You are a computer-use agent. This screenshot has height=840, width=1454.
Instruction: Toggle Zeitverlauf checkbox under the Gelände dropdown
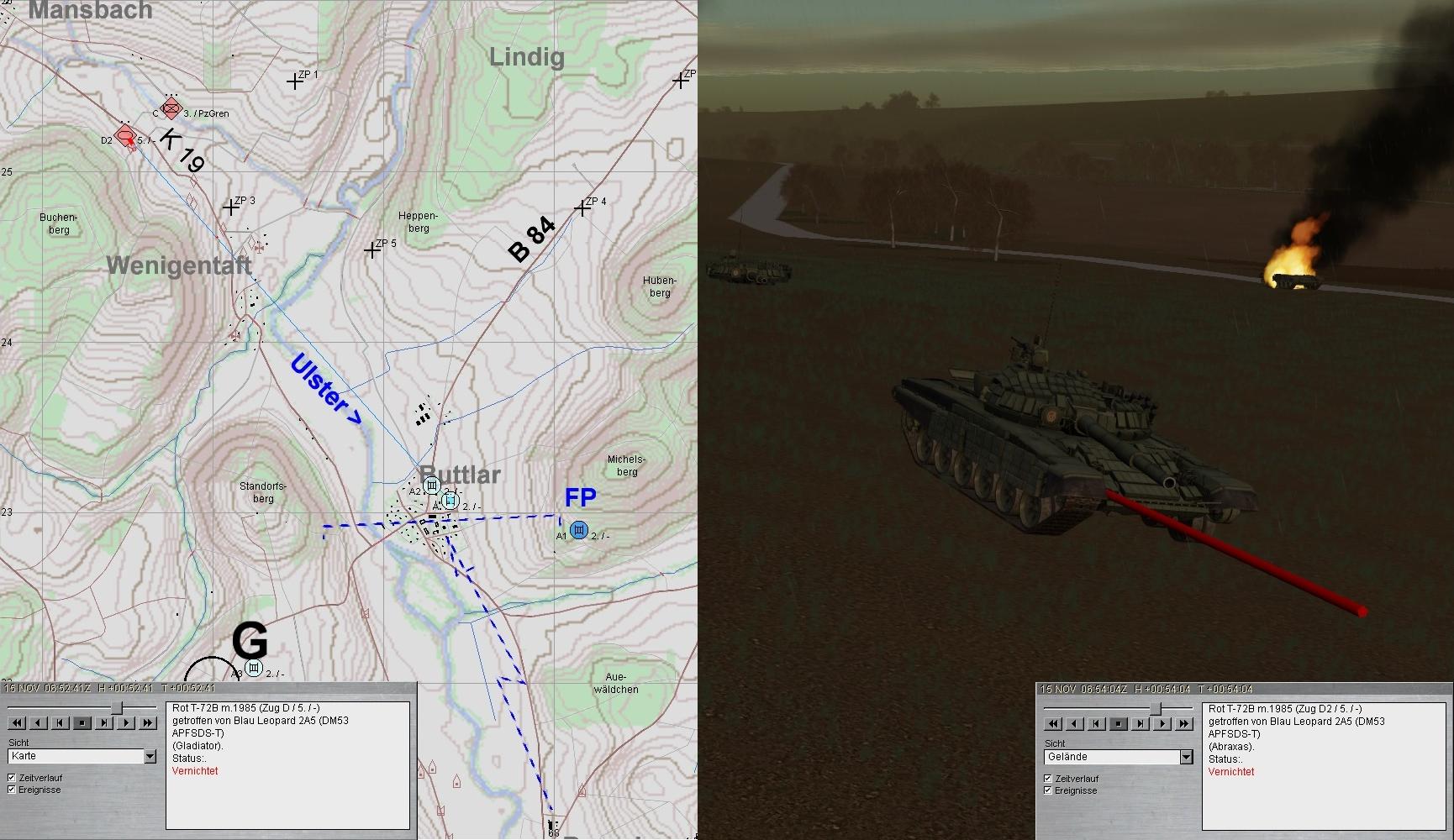point(1048,779)
